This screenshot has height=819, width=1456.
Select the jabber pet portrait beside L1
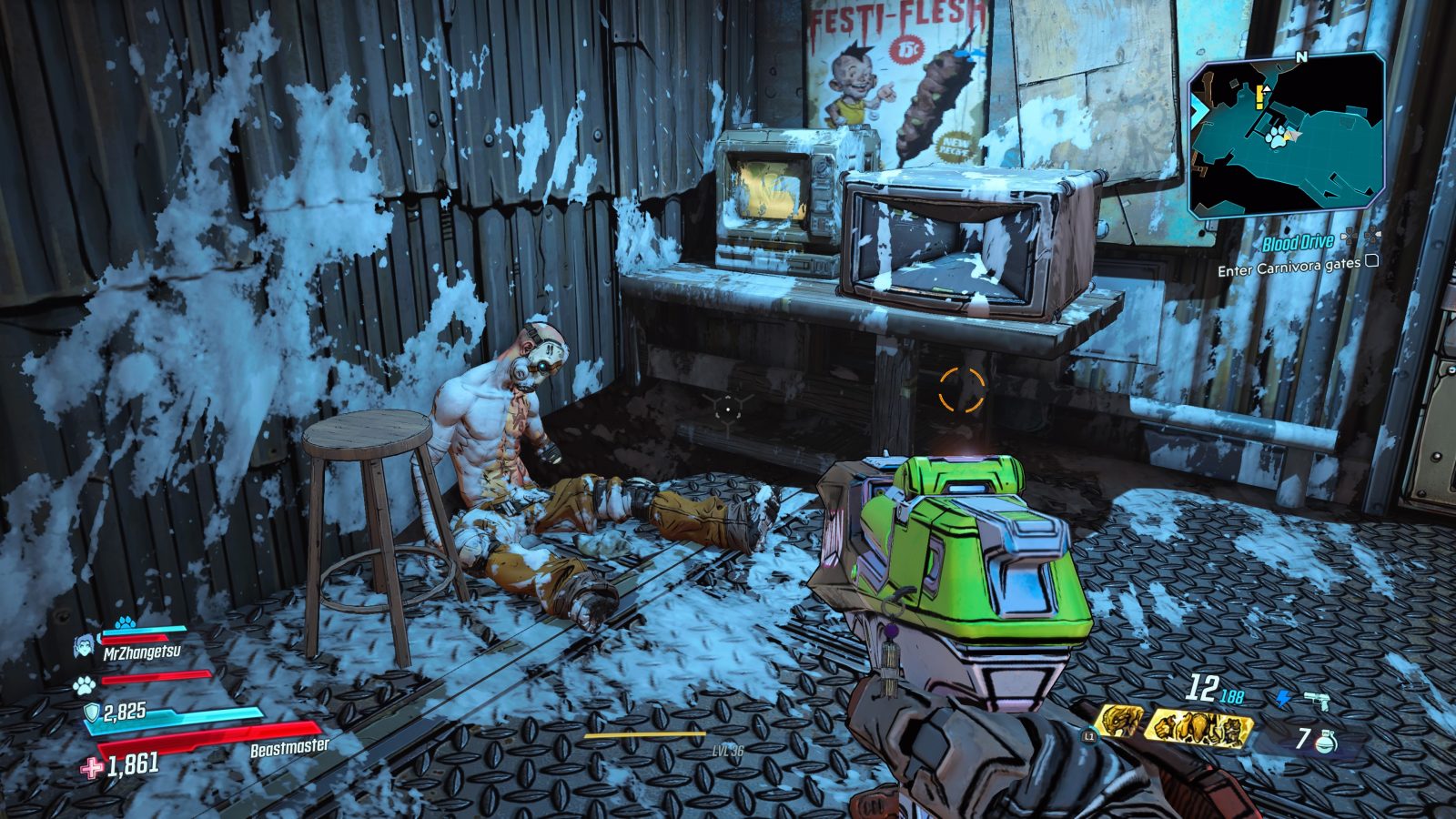point(1119,723)
